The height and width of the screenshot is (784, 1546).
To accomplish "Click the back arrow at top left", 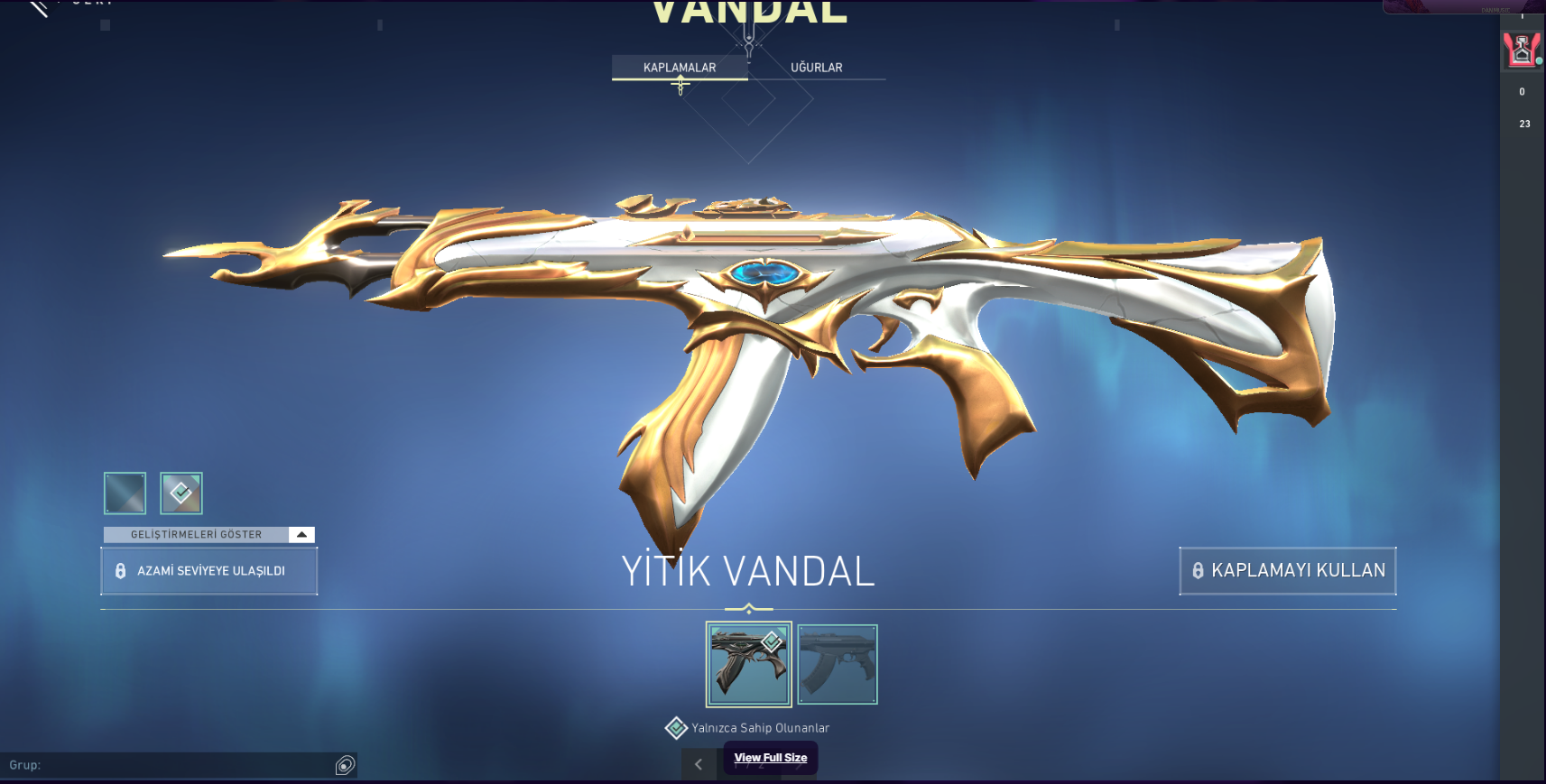I will (38, 9).
